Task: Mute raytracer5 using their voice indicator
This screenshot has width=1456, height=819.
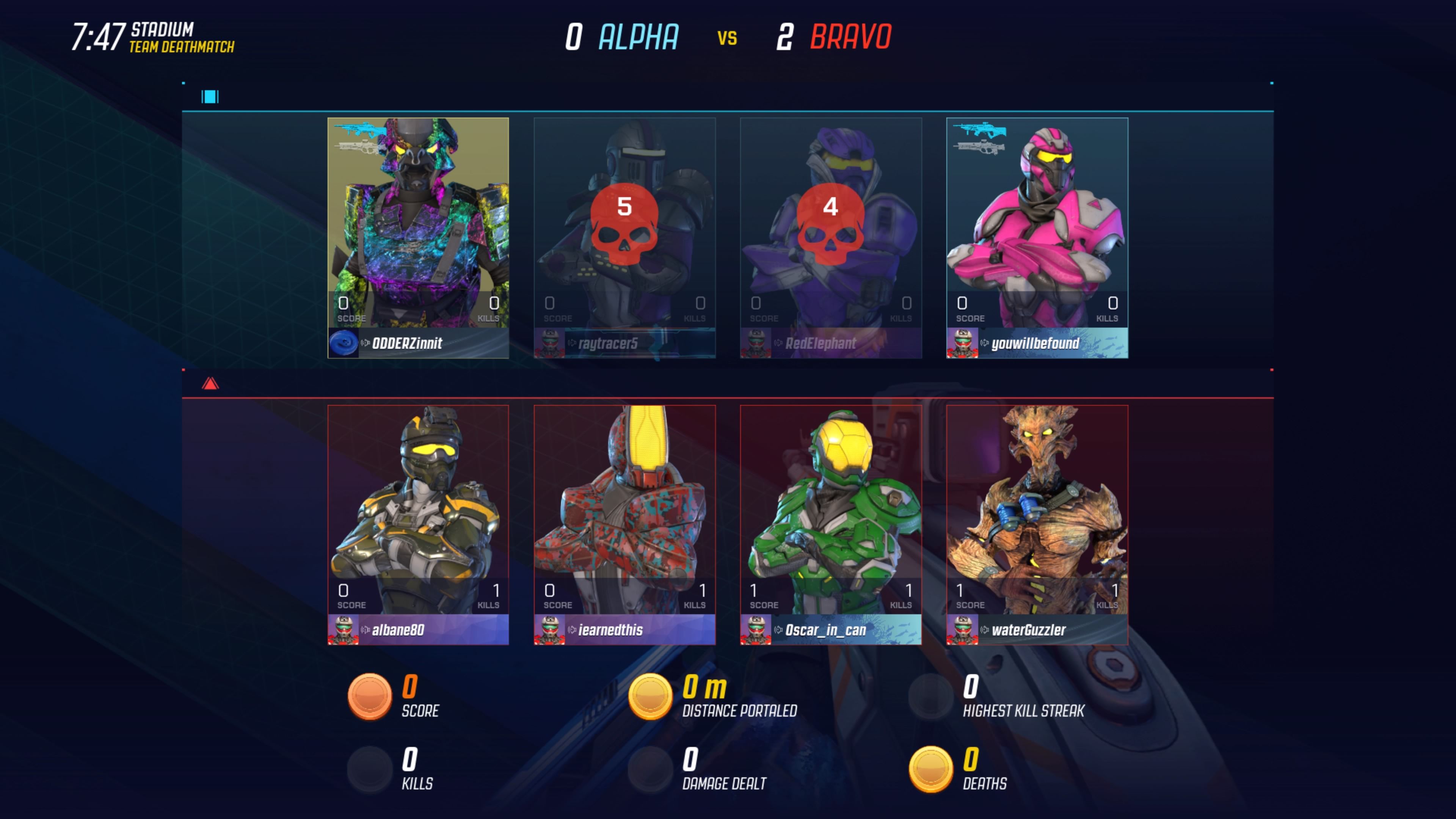Action: click(573, 344)
